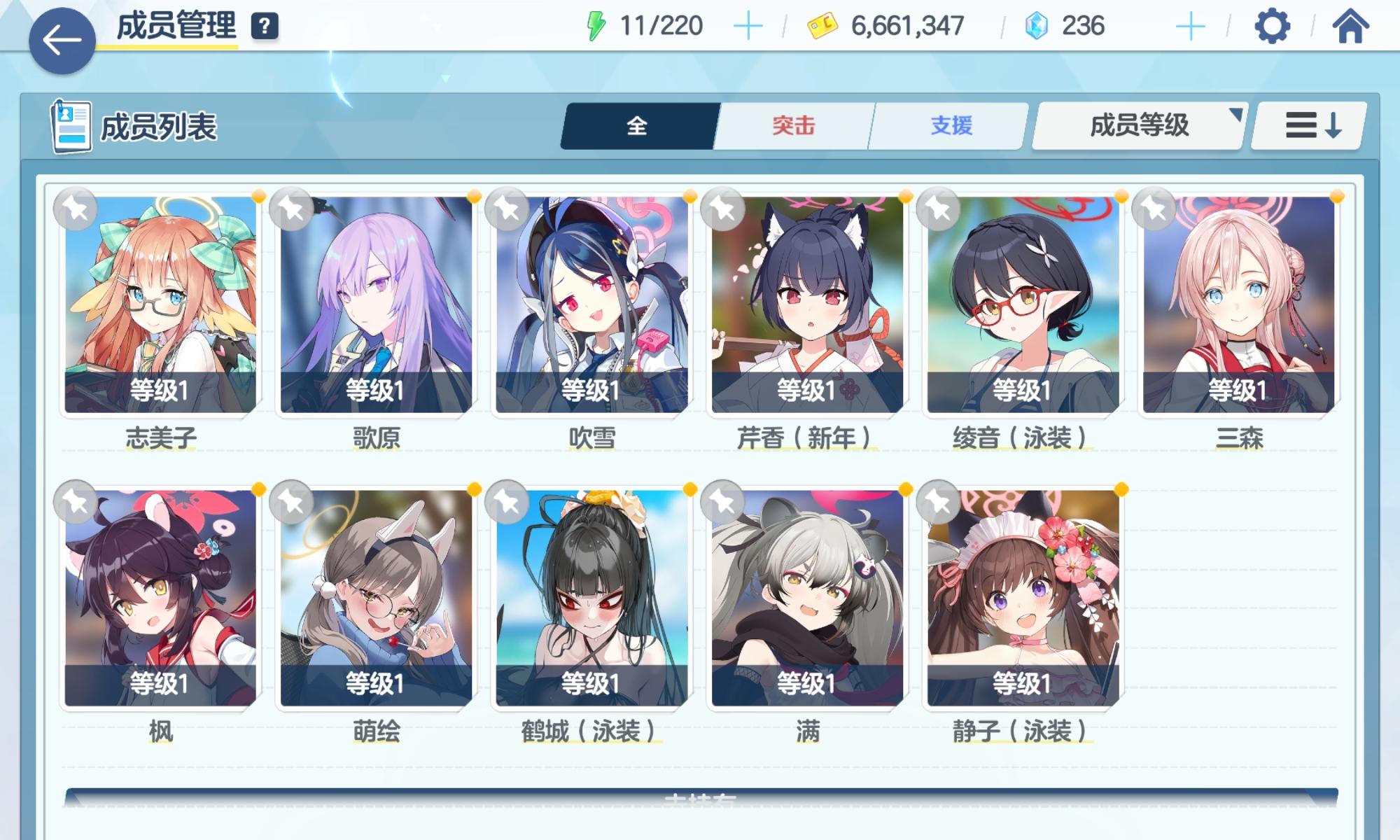The height and width of the screenshot is (840, 1400).
Task: Add AP with the plus button
Action: pos(748,24)
